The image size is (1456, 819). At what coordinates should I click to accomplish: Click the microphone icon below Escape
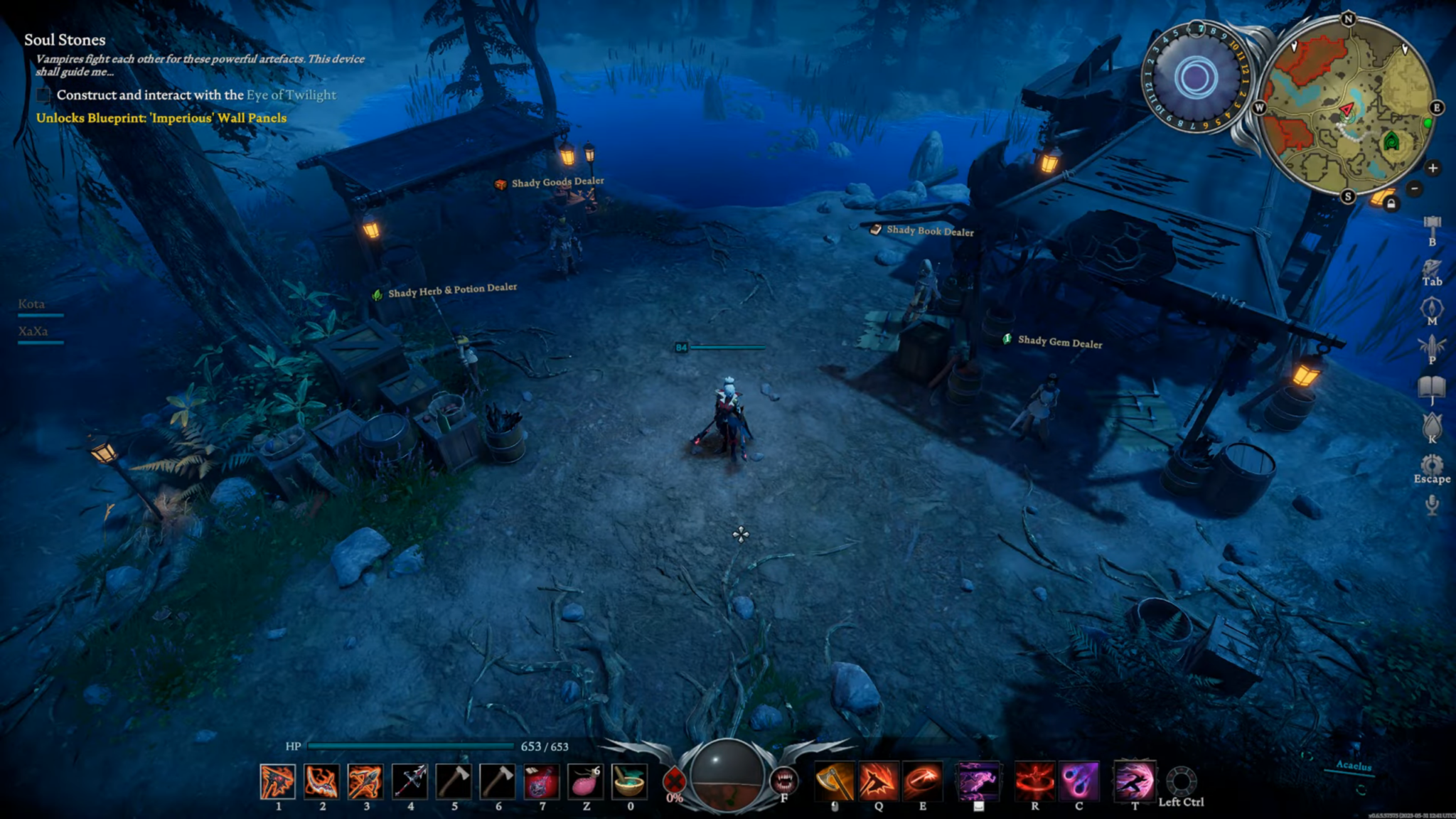click(1431, 505)
